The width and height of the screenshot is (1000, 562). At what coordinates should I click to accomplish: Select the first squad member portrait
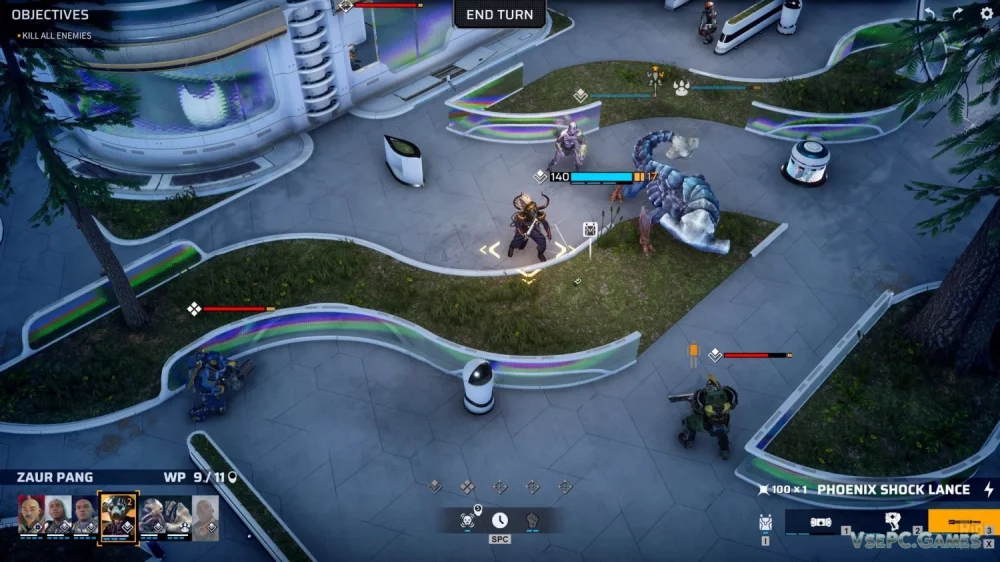pyautogui.click(x=31, y=514)
